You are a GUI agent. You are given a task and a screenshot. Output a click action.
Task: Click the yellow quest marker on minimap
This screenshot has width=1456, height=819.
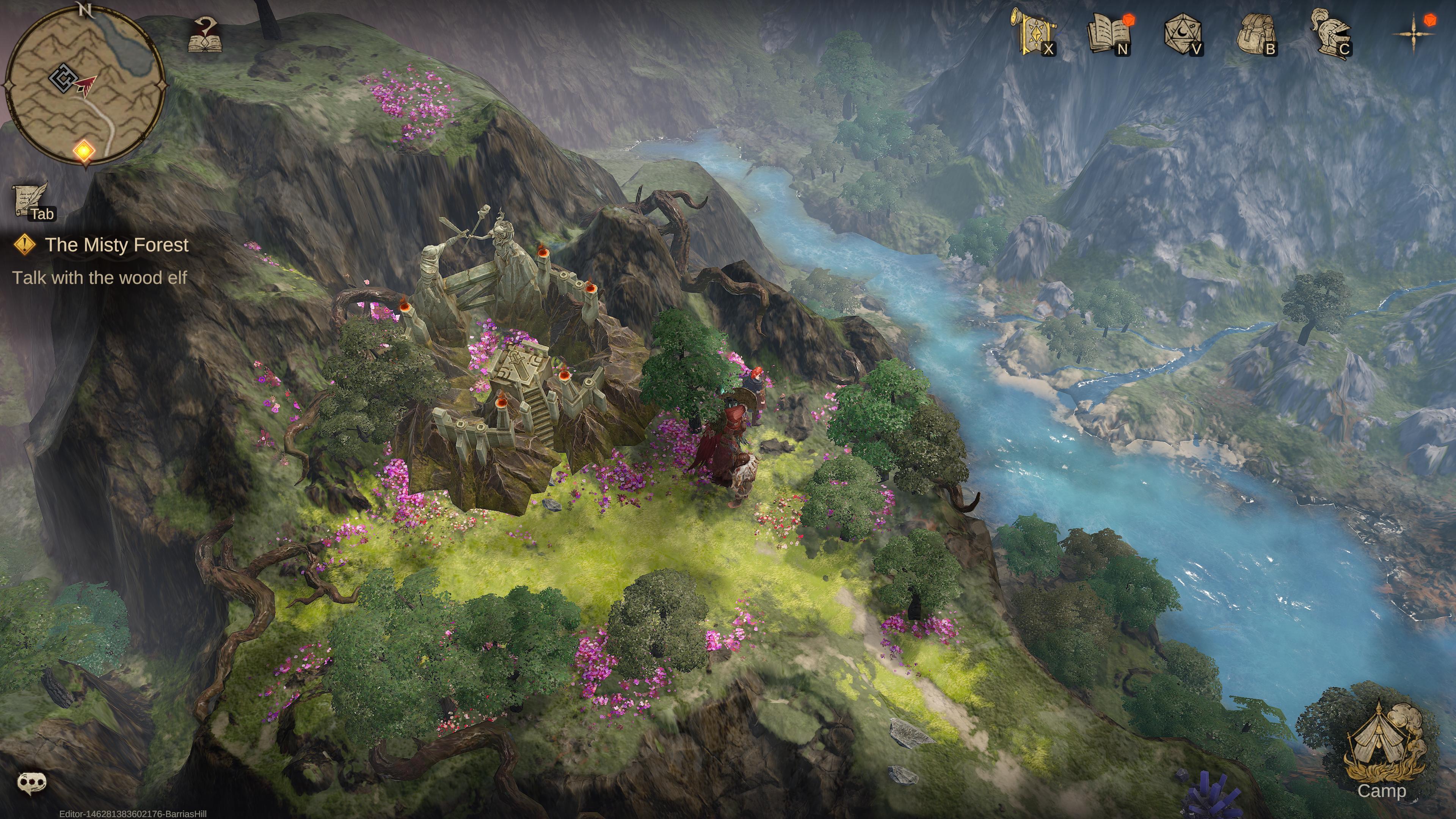click(x=84, y=151)
